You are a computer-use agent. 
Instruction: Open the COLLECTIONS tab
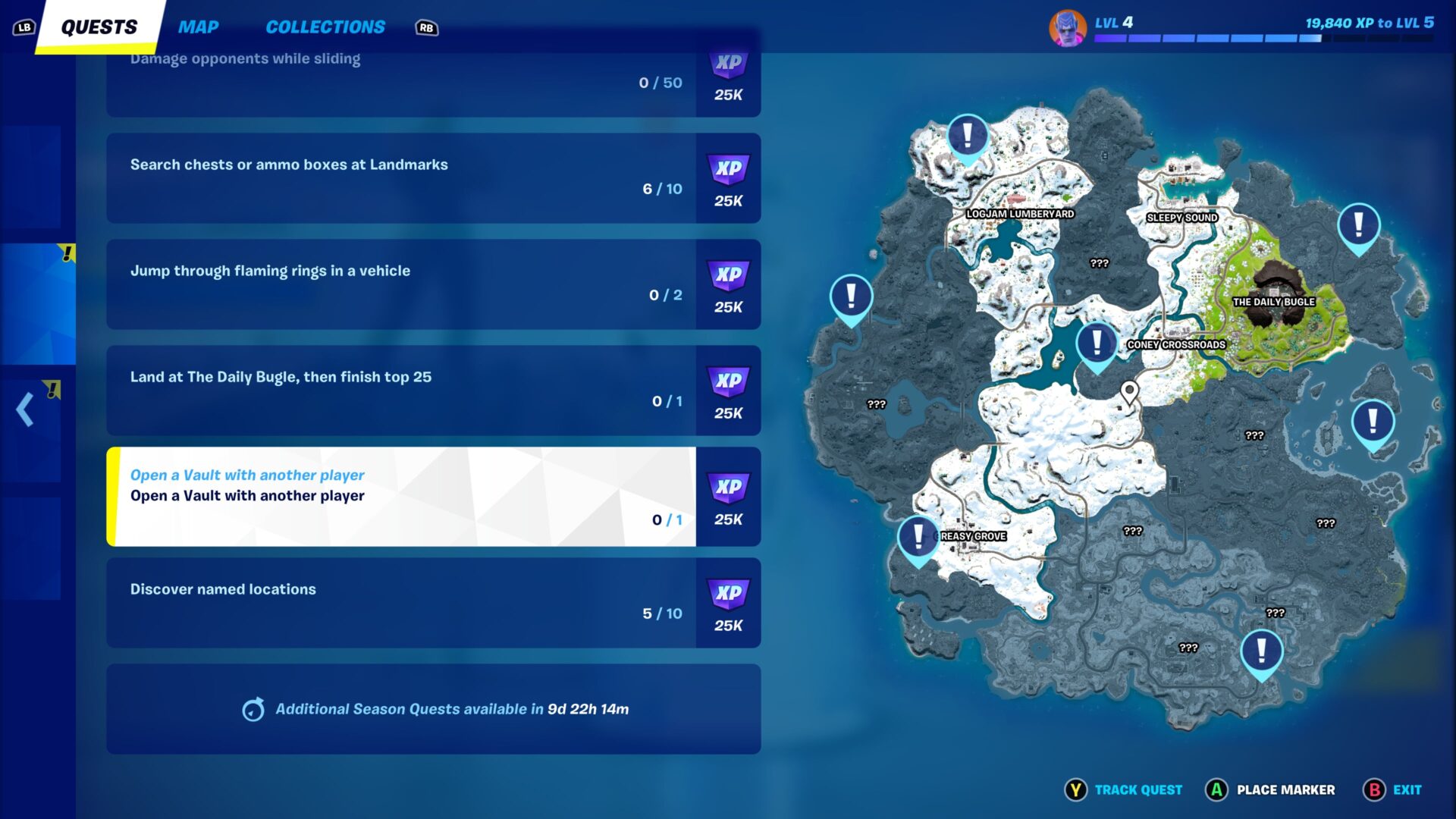click(x=325, y=27)
